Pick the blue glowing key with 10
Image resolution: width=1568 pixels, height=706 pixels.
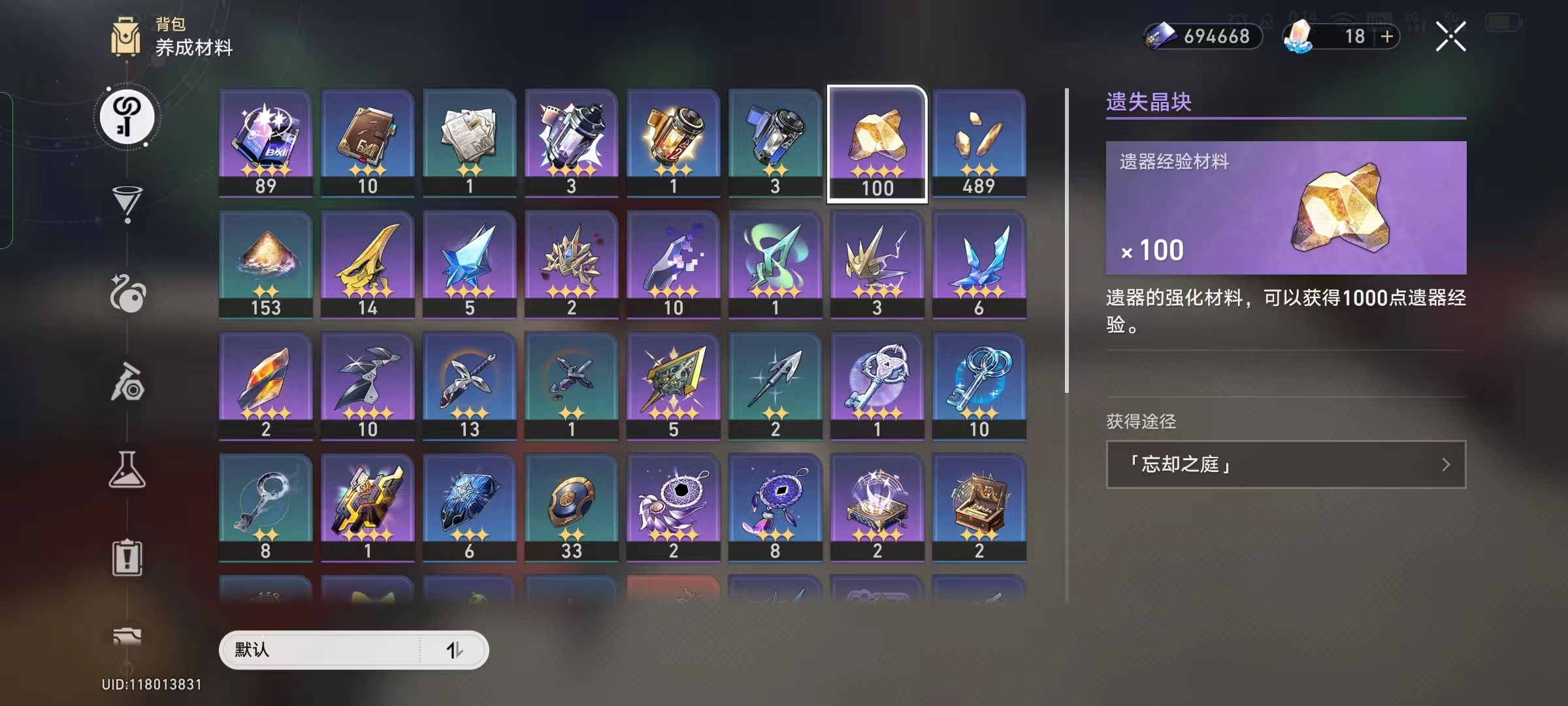[979, 386]
